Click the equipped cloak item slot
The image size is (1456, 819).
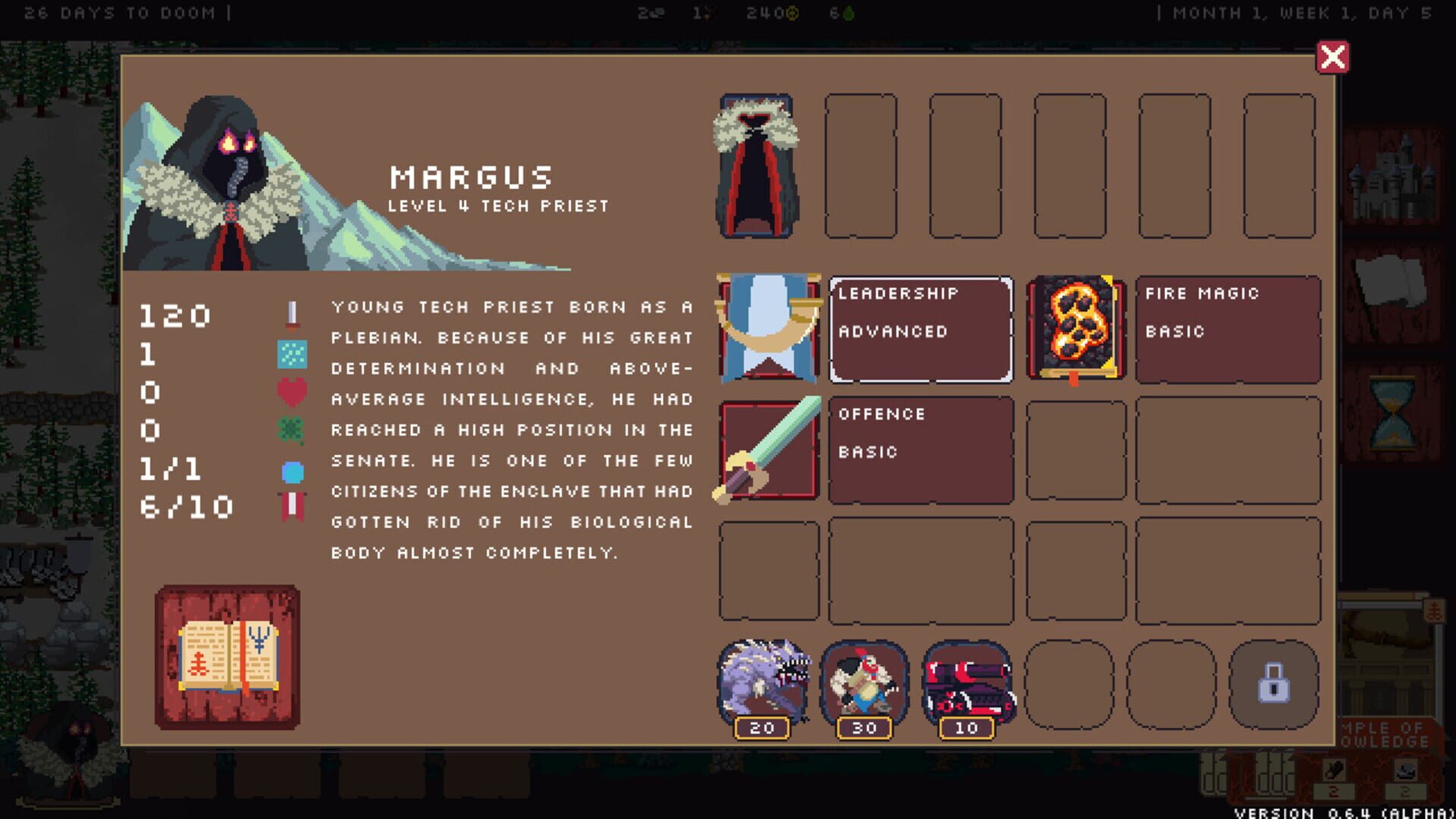click(x=757, y=167)
